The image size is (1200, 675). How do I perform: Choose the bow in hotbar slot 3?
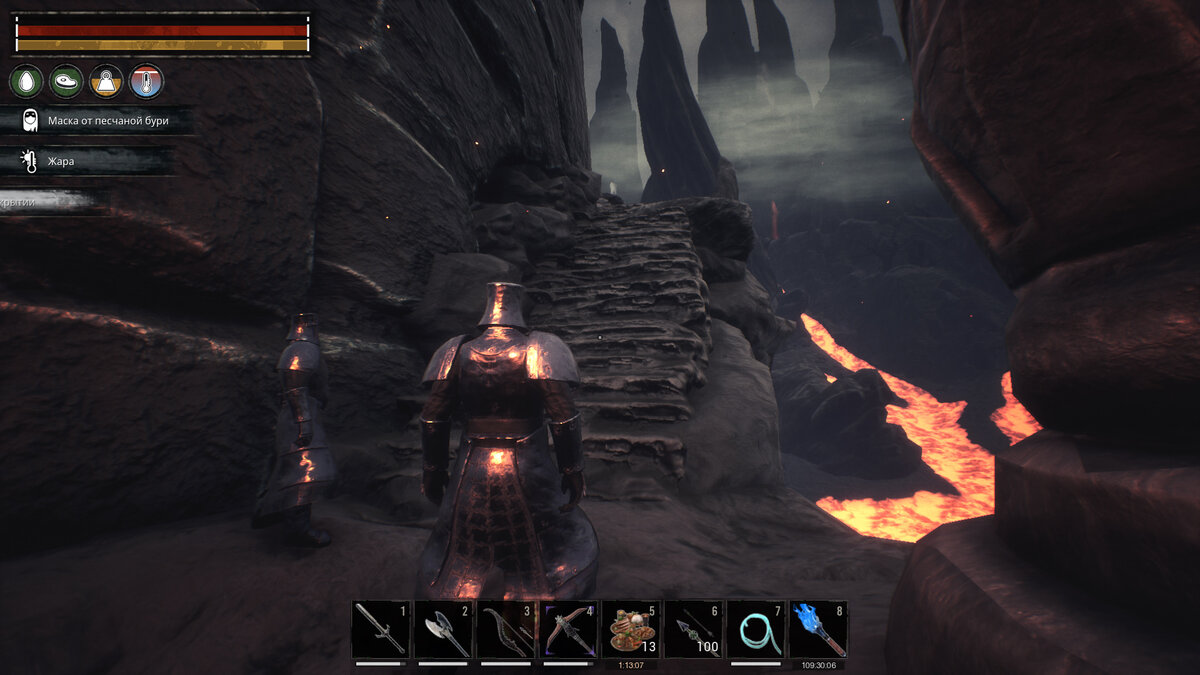(x=505, y=629)
